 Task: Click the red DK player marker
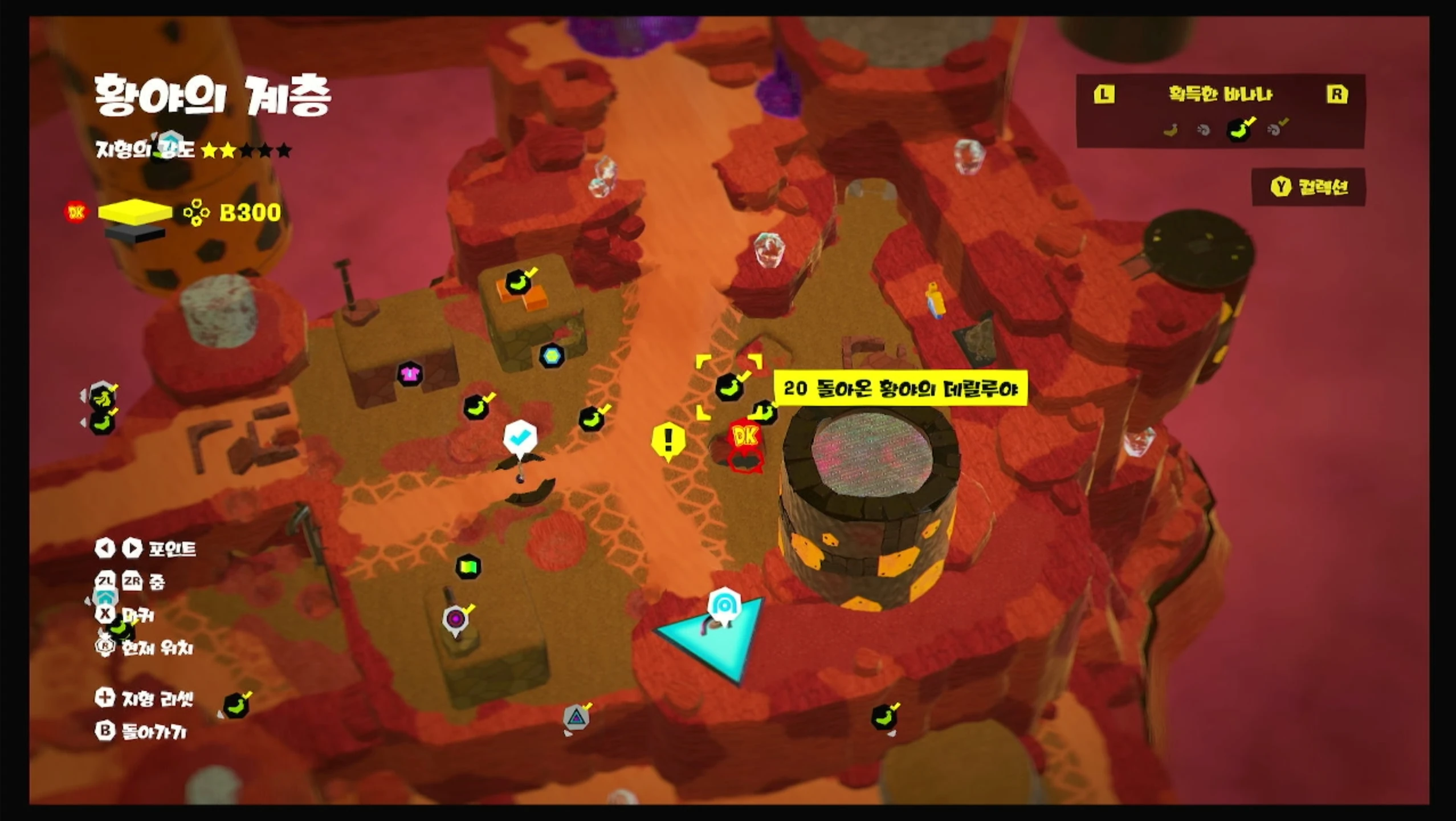745,438
